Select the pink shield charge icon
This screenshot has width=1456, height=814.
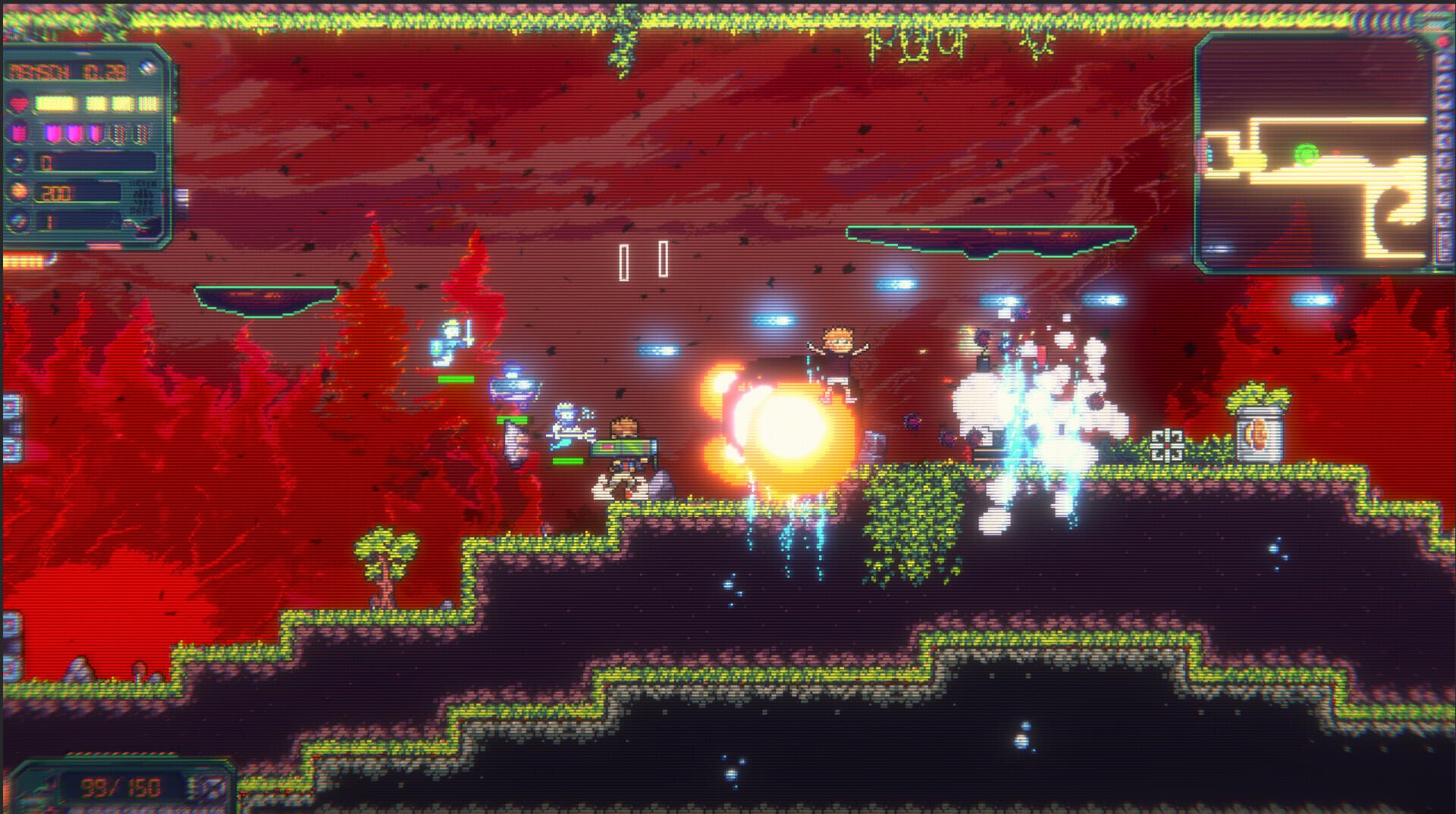click(17, 133)
